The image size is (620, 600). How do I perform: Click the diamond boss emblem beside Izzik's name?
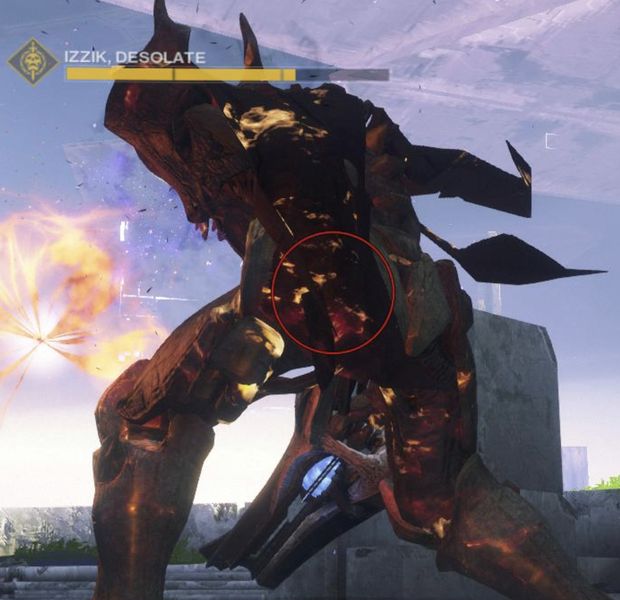[x=33, y=62]
